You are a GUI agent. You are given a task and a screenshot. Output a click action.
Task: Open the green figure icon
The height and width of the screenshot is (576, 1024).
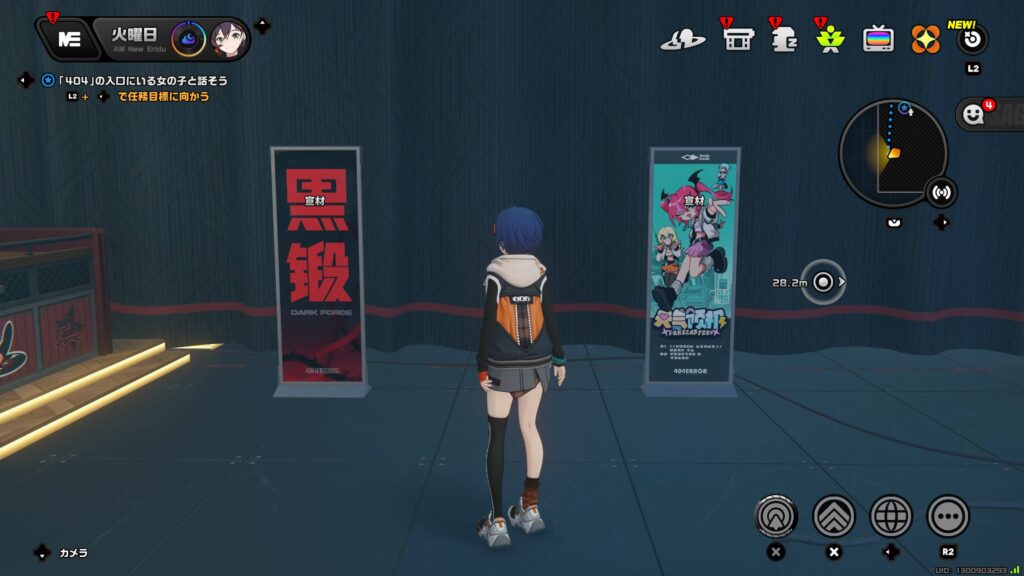click(829, 39)
